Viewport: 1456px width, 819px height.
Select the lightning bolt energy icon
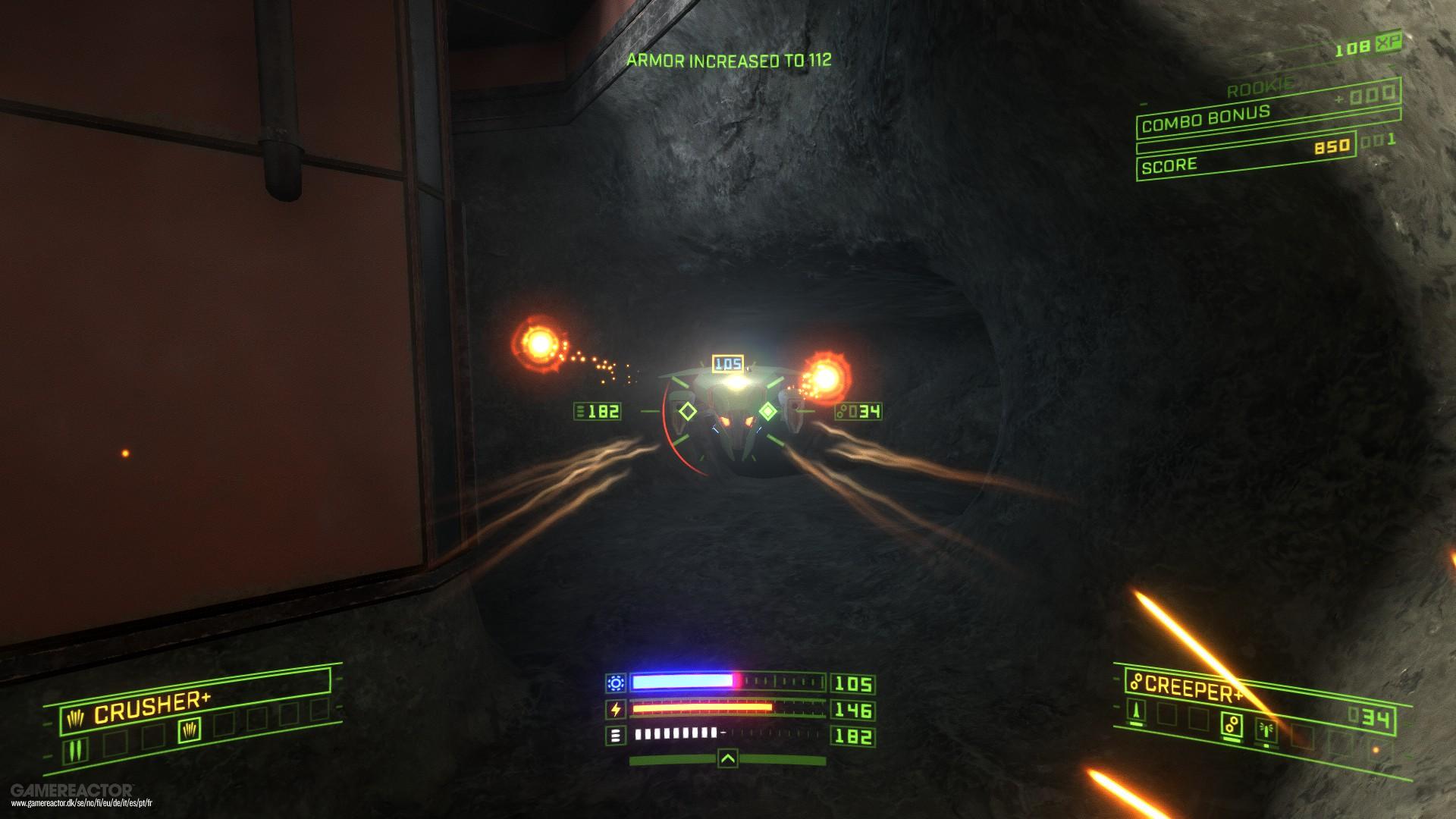pyautogui.click(x=617, y=708)
